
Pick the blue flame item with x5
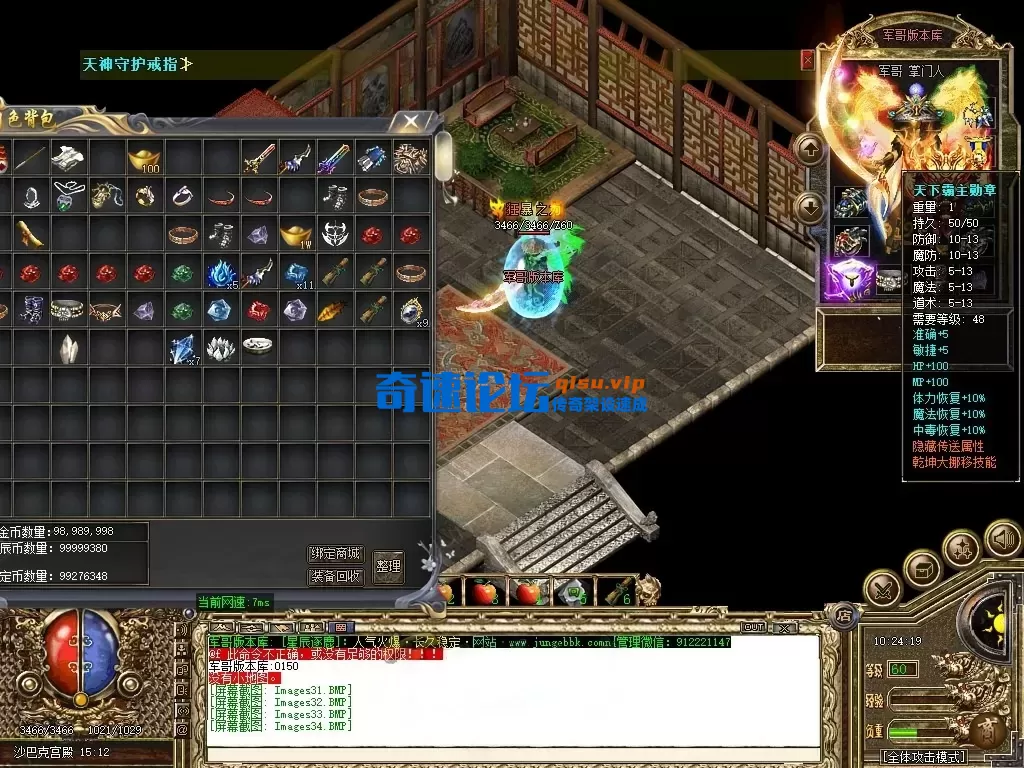220,272
